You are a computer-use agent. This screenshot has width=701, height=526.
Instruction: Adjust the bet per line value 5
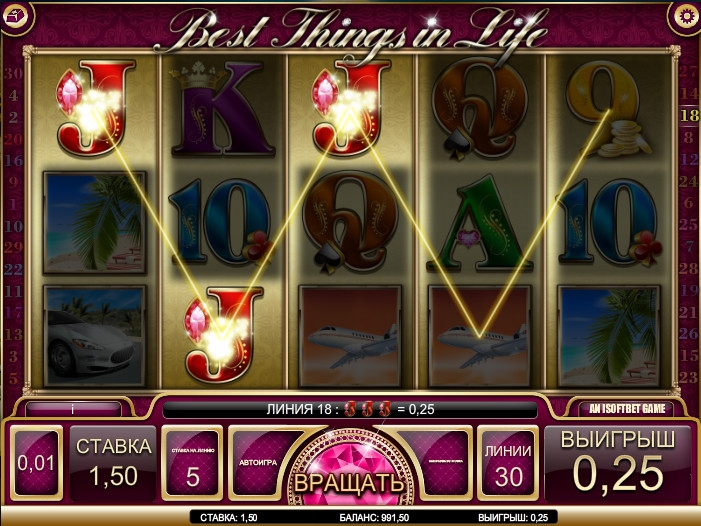coord(192,464)
